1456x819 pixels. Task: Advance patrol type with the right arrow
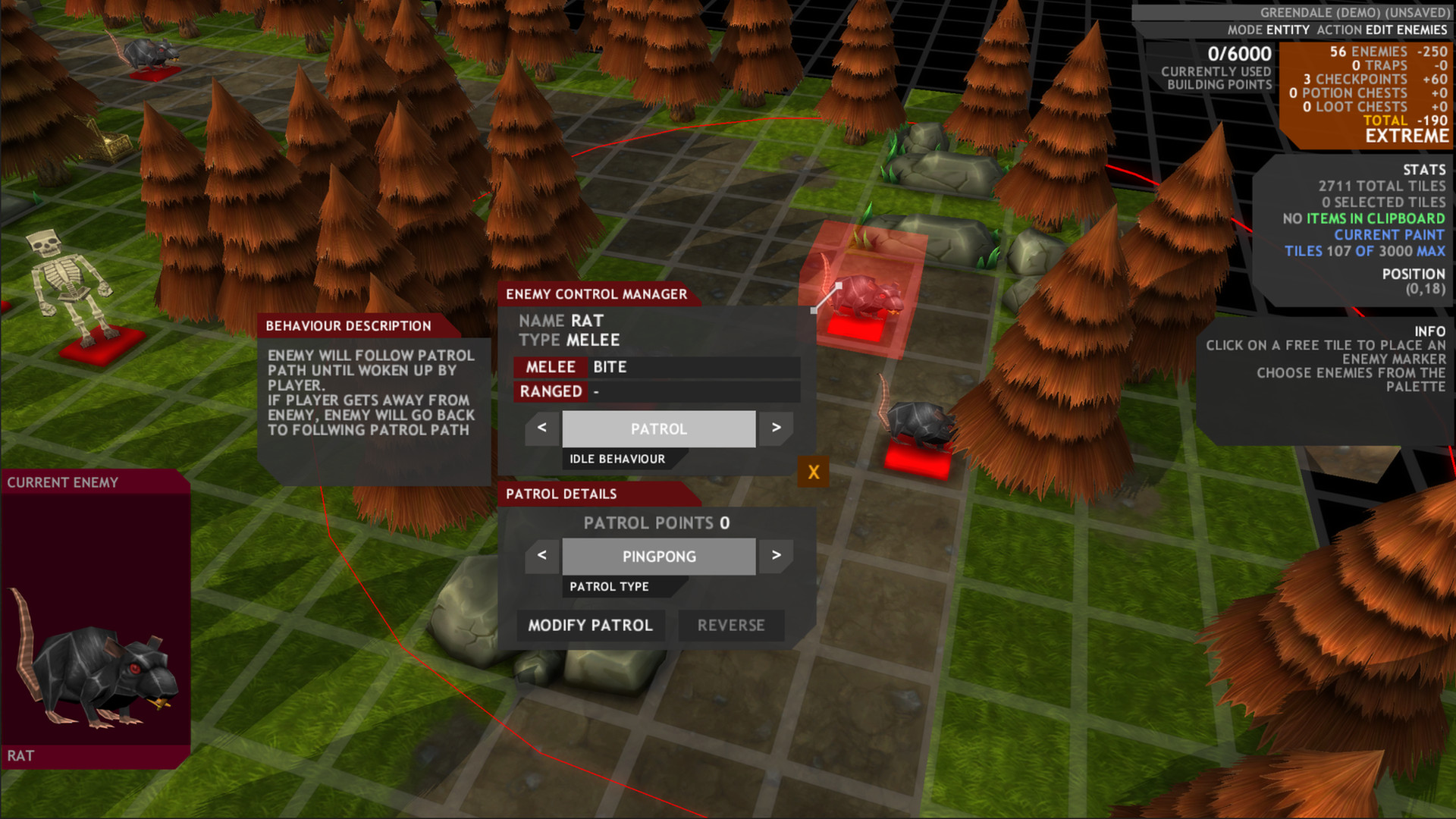776,556
